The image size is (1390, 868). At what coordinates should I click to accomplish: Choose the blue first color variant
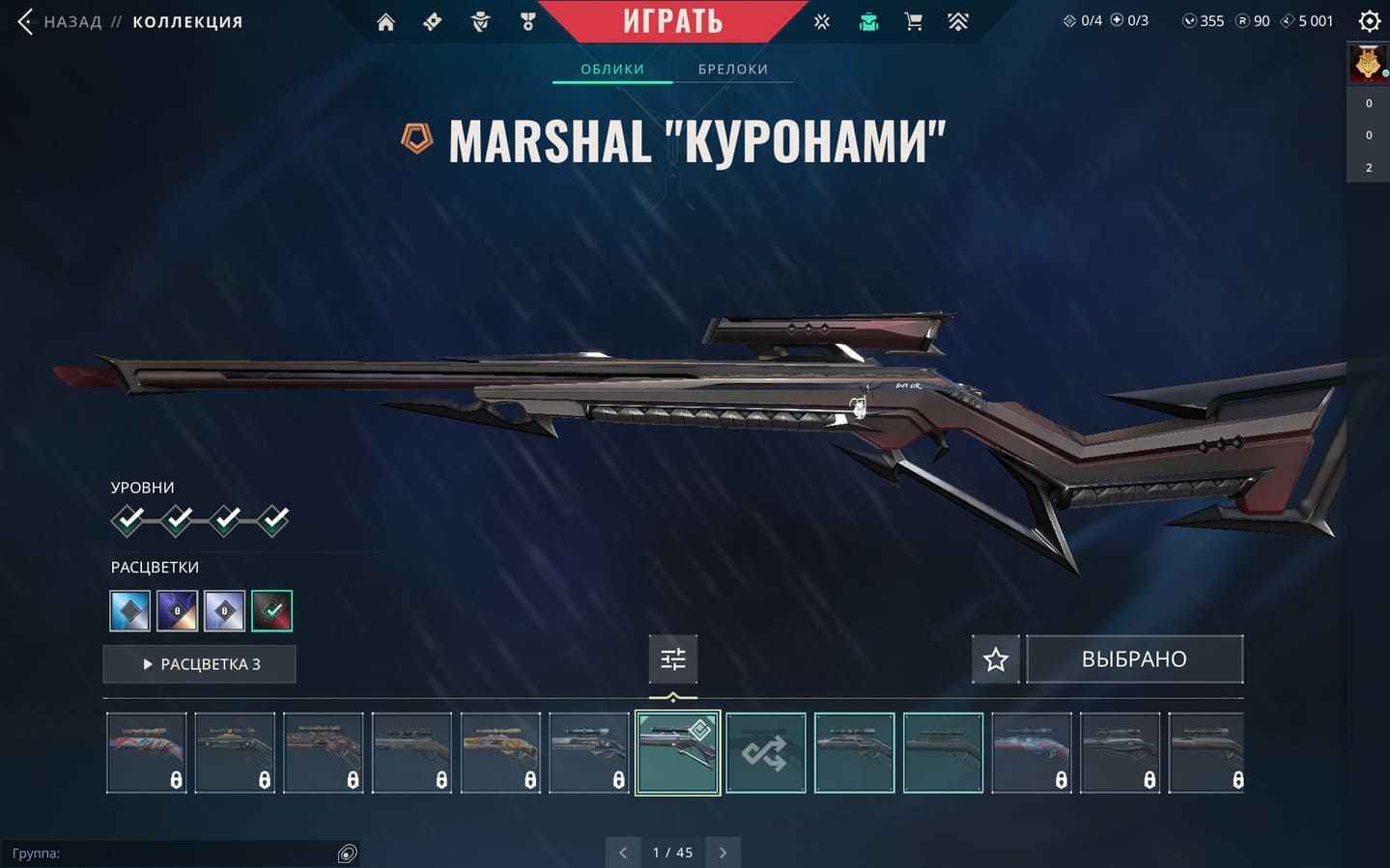pos(129,610)
